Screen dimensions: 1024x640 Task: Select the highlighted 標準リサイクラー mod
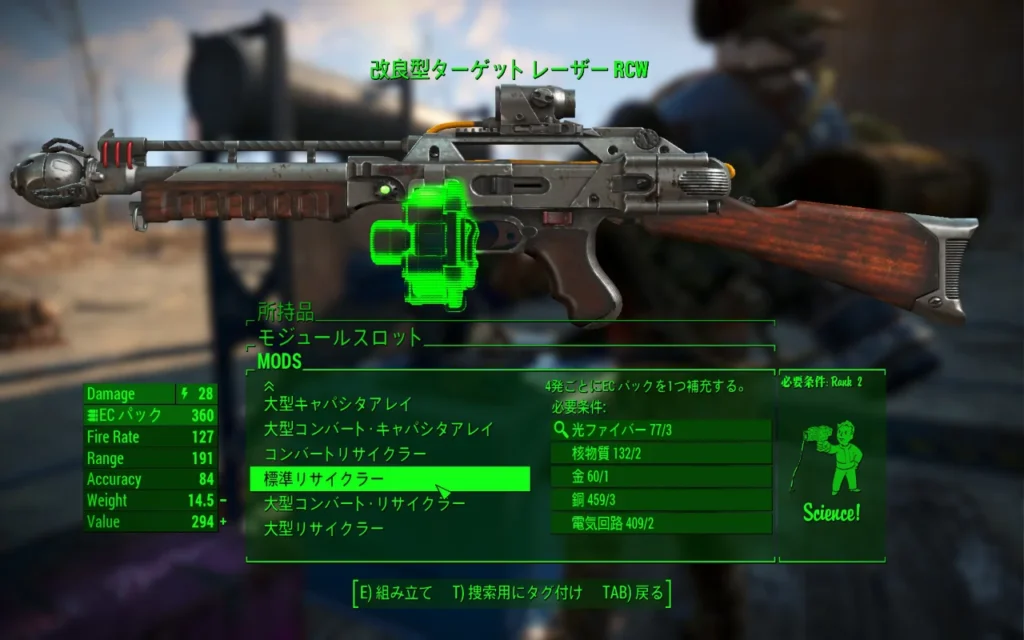pyautogui.click(x=389, y=479)
